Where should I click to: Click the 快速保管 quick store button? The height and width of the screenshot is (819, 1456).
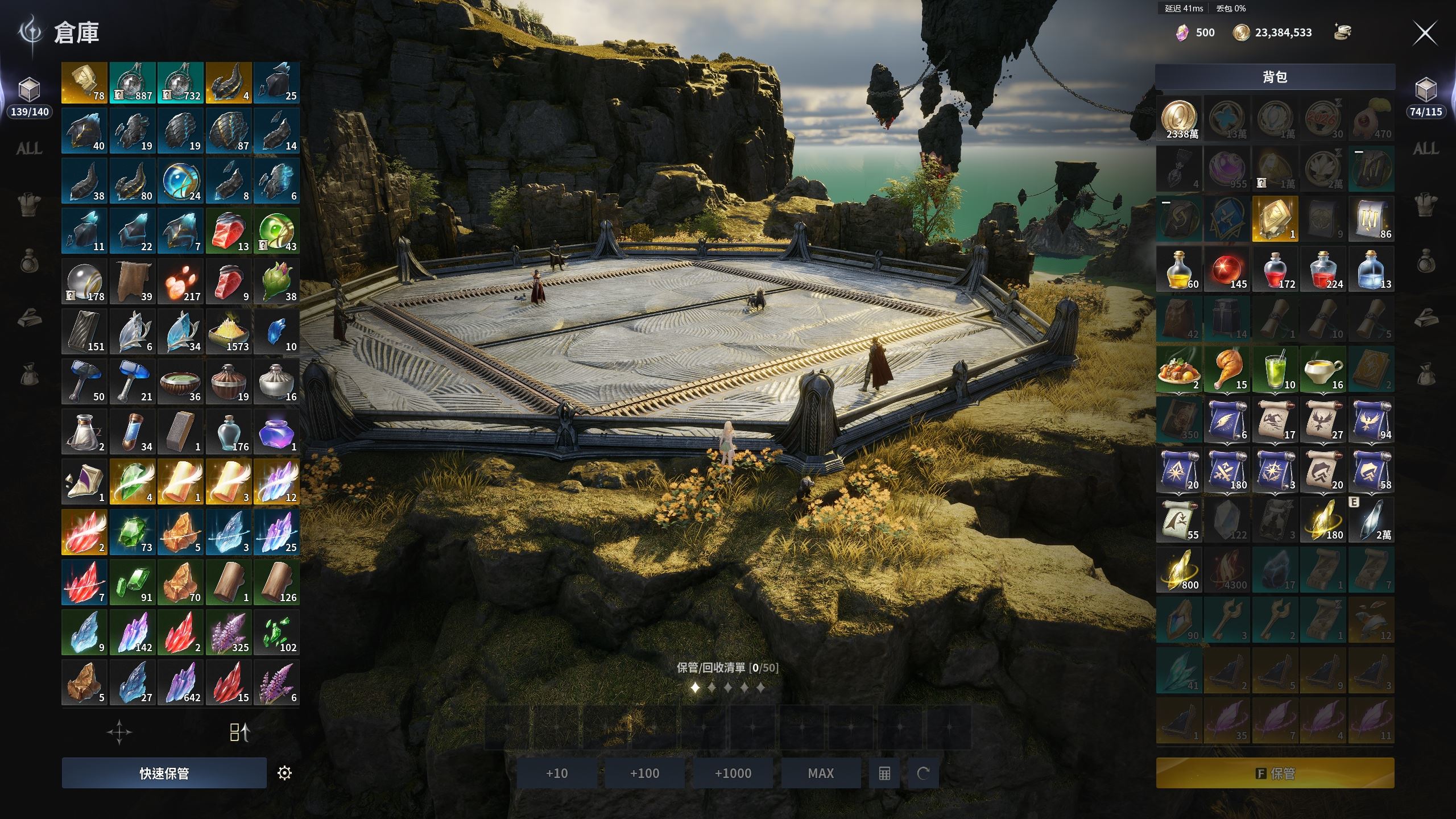click(164, 773)
